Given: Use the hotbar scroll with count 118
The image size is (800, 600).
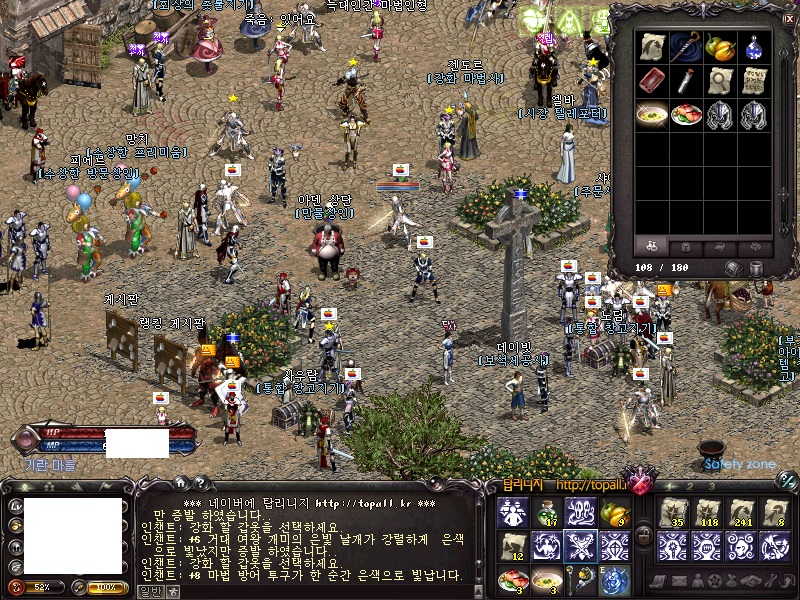Looking at the screenshot, I should click(707, 513).
